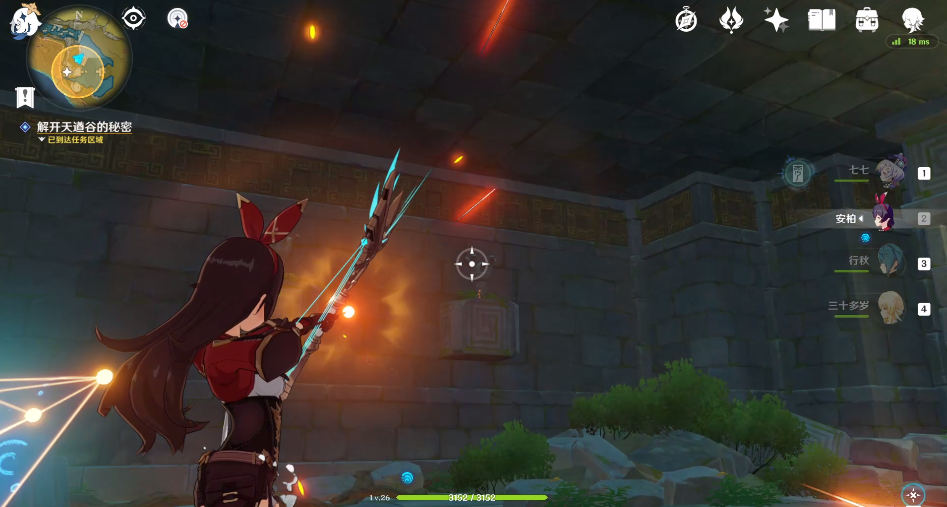Open the winged battle pass icon

point(731,20)
